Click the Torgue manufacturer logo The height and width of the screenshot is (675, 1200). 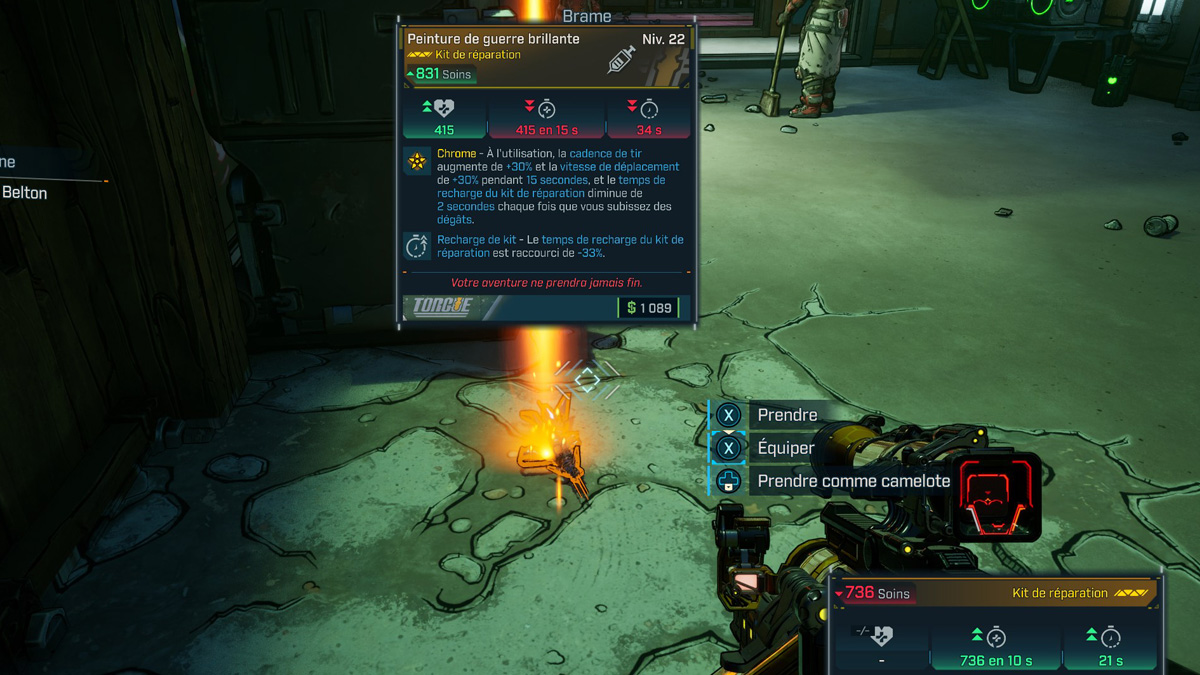(x=442, y=307)
